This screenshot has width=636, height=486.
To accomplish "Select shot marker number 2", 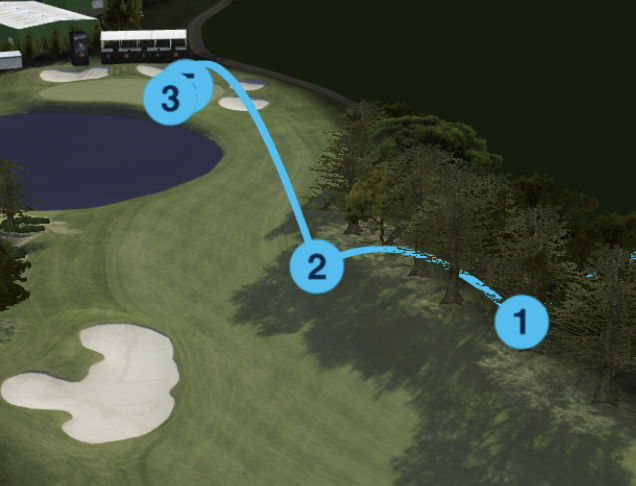I will [x=317, y=267].
